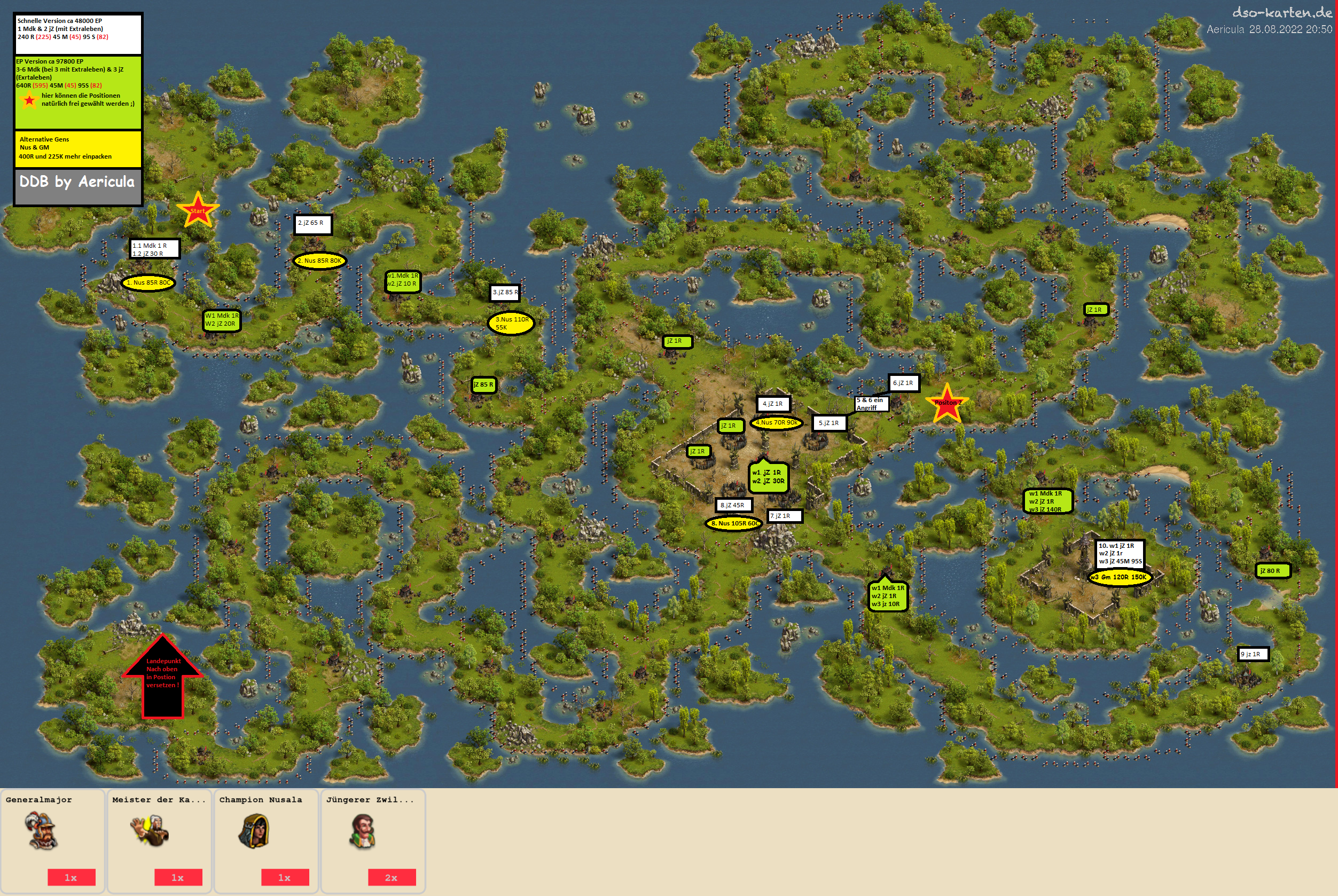Select the green 'jZ 80 R' label

pyautogui.click(x=1274, y=570)
